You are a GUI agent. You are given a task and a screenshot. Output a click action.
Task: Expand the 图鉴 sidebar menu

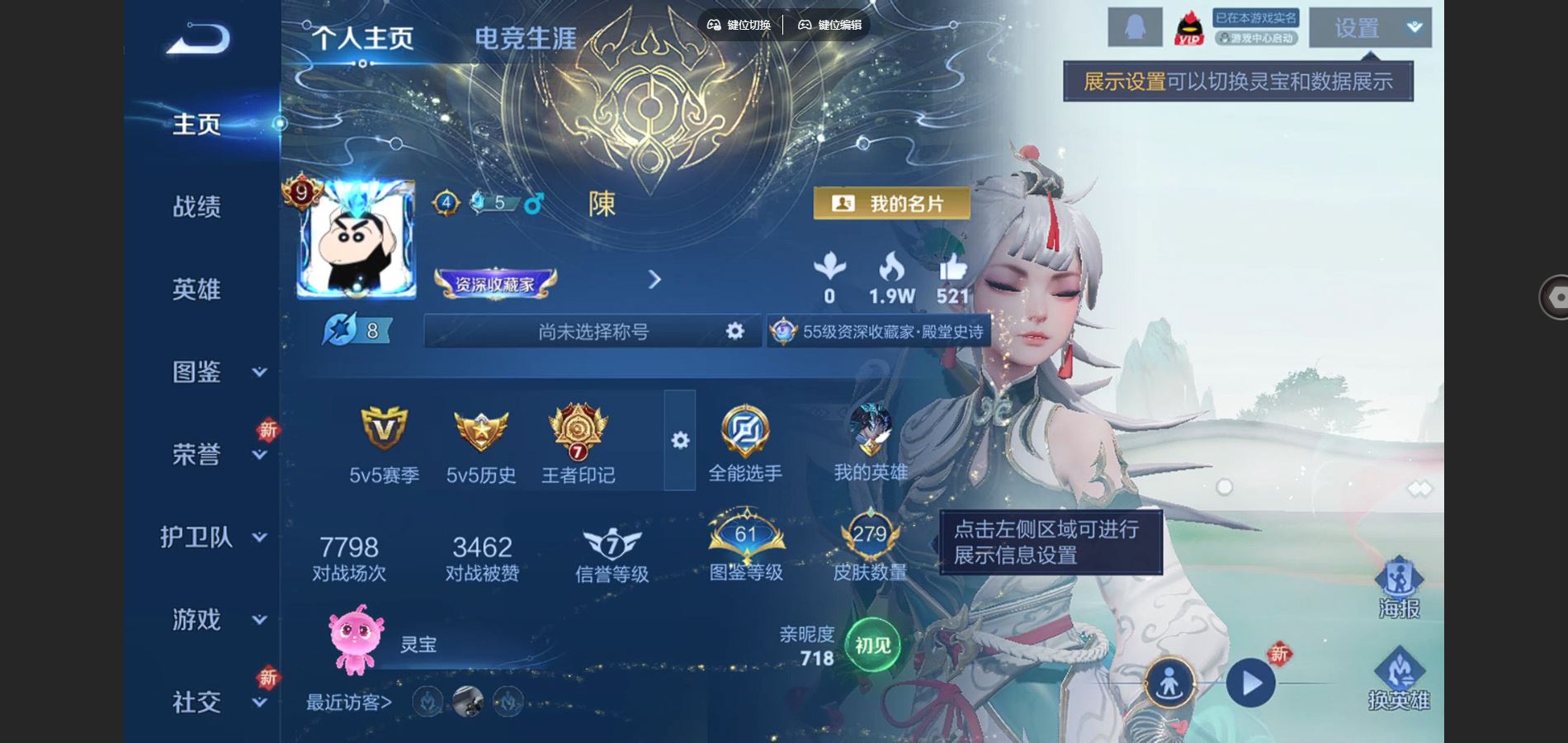coord(259,371)
